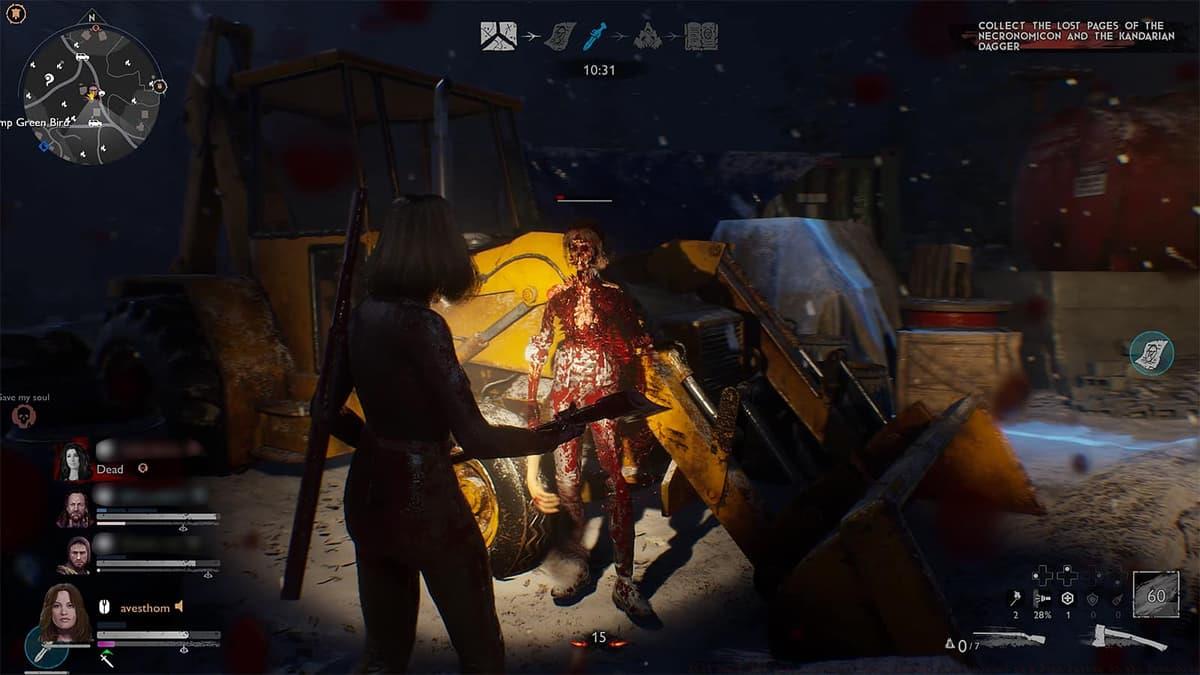The image size is (1200, 675).
Task: Select the dead teammate's portrait
Action: [72, 461]
